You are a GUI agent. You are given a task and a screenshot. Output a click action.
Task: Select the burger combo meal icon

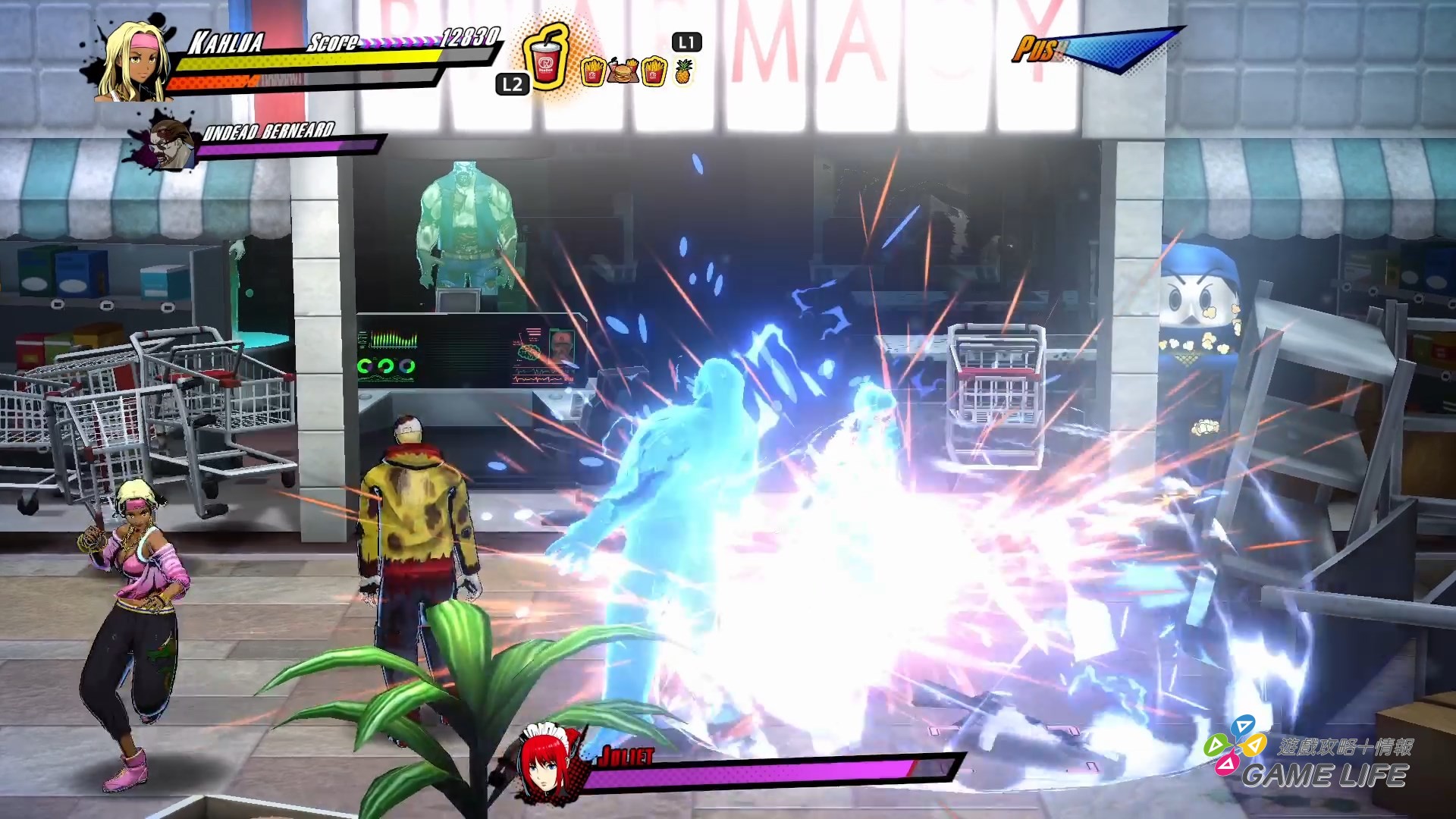coord(623,70)
